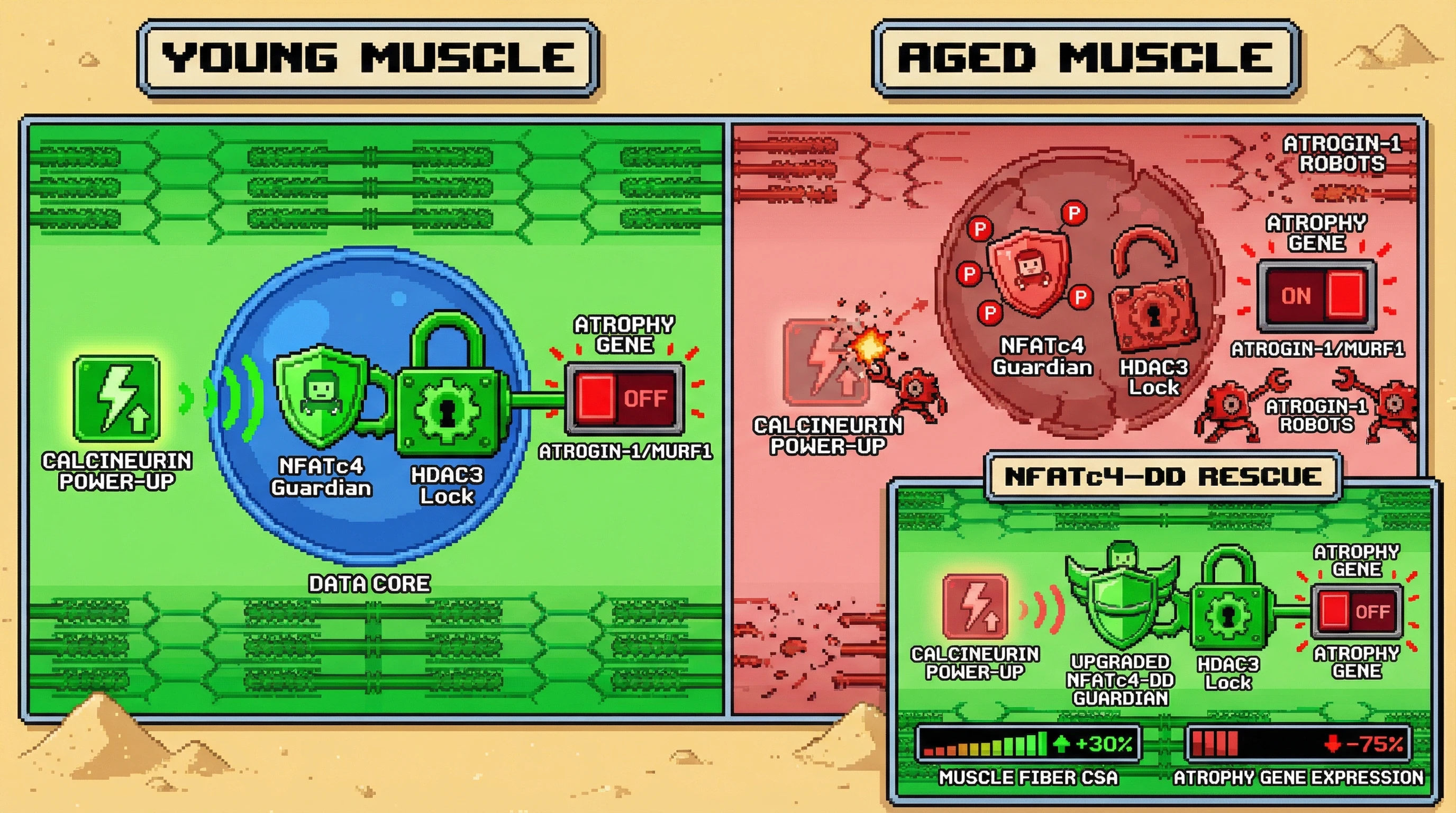
Task: Toggle the atrophy gene OFF switch in Young Muscle
Action: 624,398
